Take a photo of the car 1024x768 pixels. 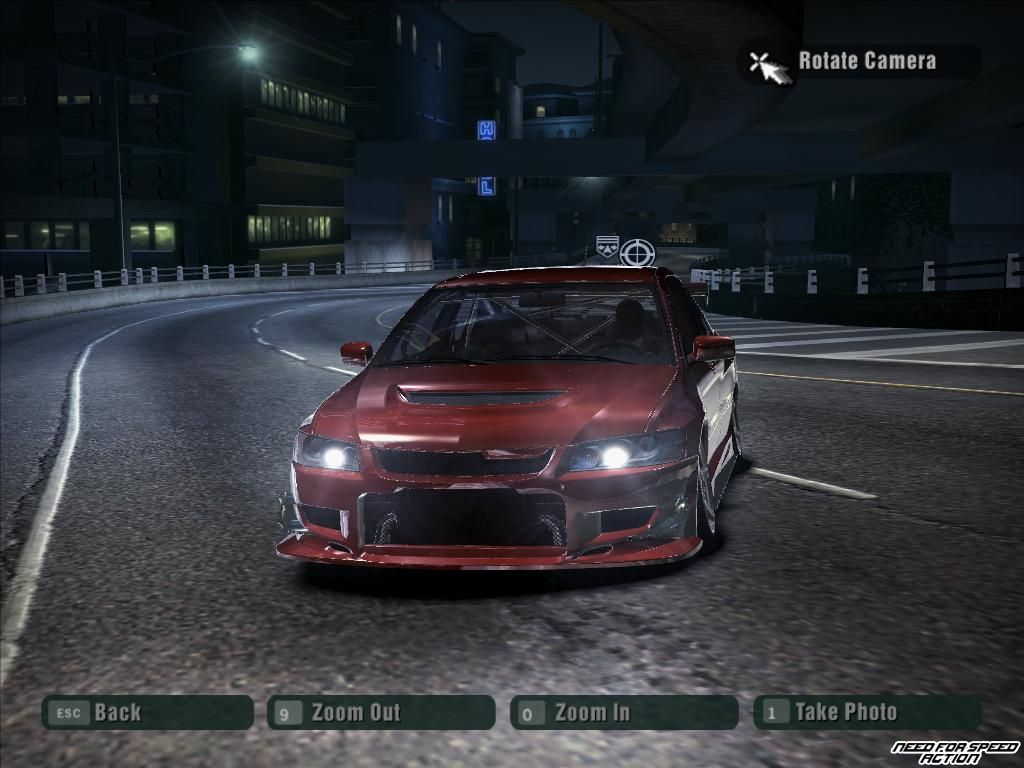pos(866,713)
